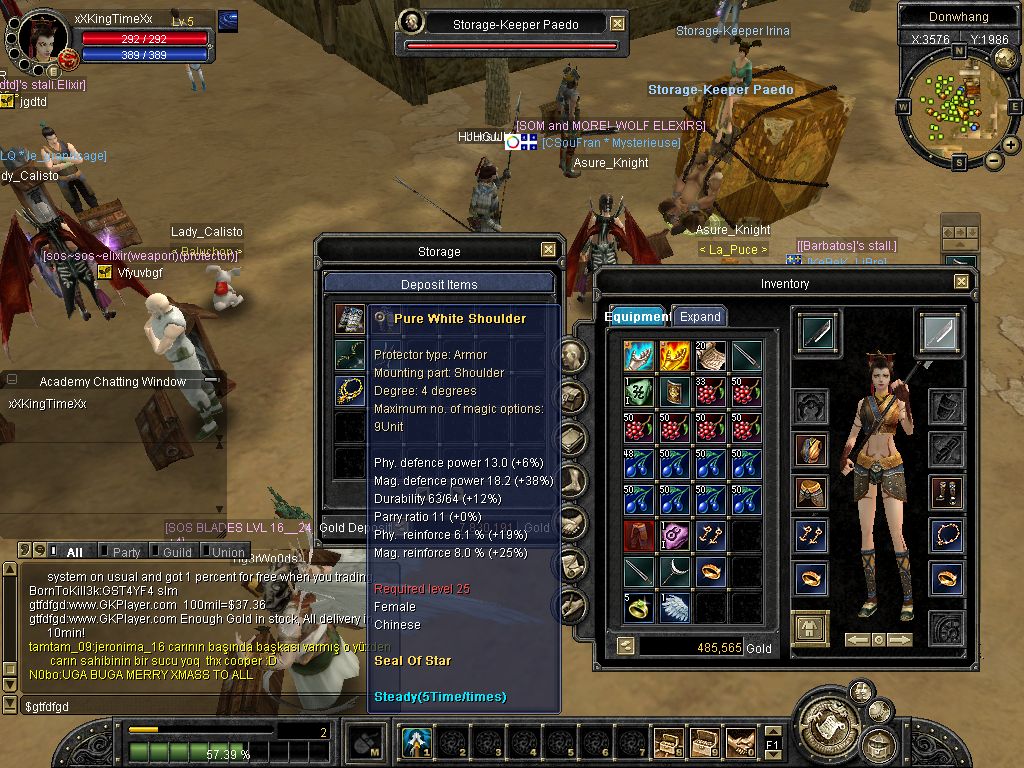Click the equipped boots slot
The width and height of the screenshot is (1024, 768).
click(945, 492)
